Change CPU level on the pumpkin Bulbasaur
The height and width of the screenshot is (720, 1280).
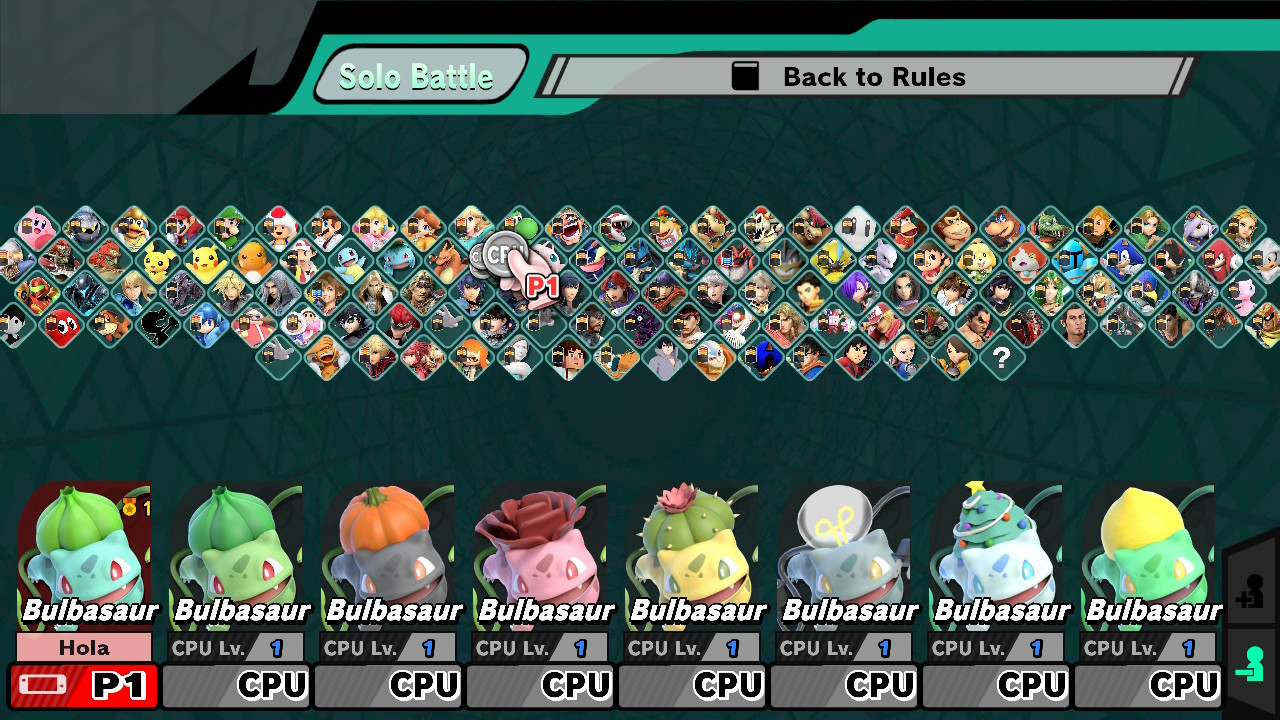point(388,647)
